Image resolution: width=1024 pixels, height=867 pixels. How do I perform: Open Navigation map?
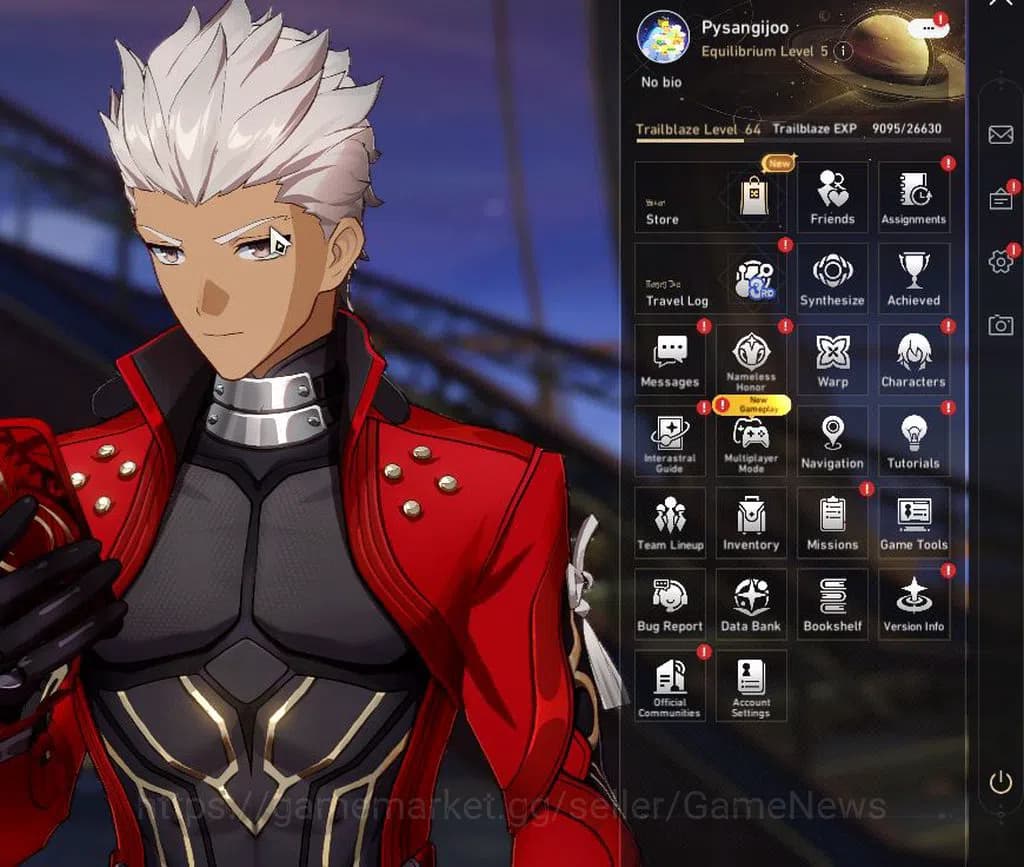832,442
